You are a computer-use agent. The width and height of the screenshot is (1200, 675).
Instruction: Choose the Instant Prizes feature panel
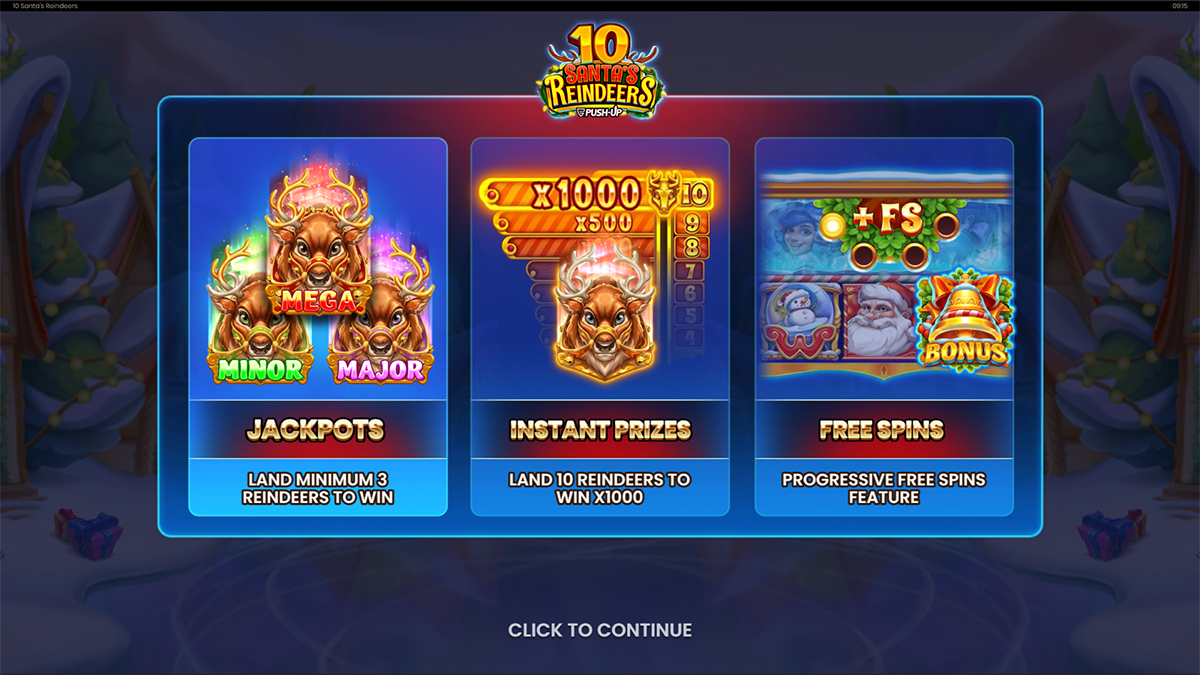tap(600, 327)
